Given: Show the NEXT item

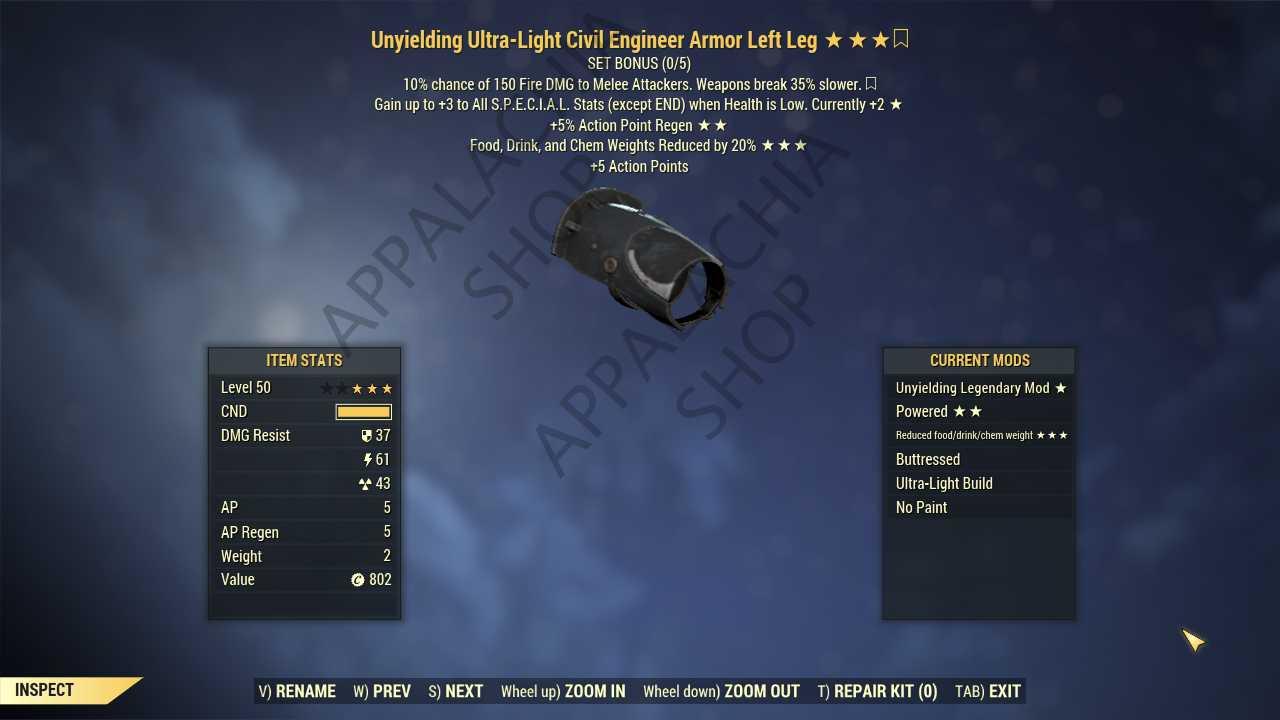Looking at the screenshot, I should tap(456, 691).
